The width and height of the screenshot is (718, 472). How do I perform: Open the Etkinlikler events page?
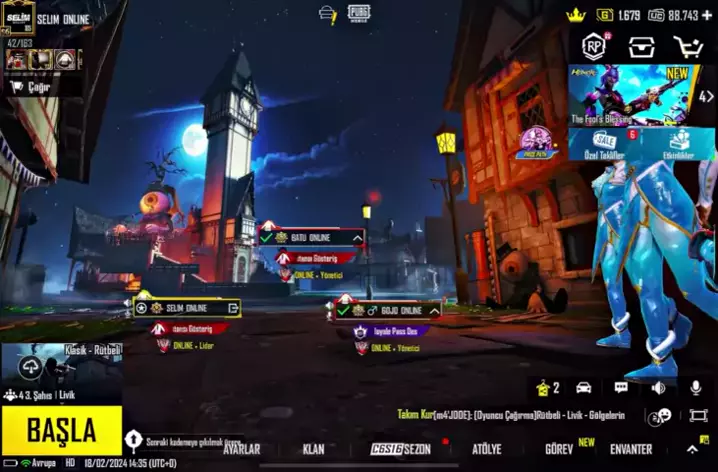tap(679, 144)
